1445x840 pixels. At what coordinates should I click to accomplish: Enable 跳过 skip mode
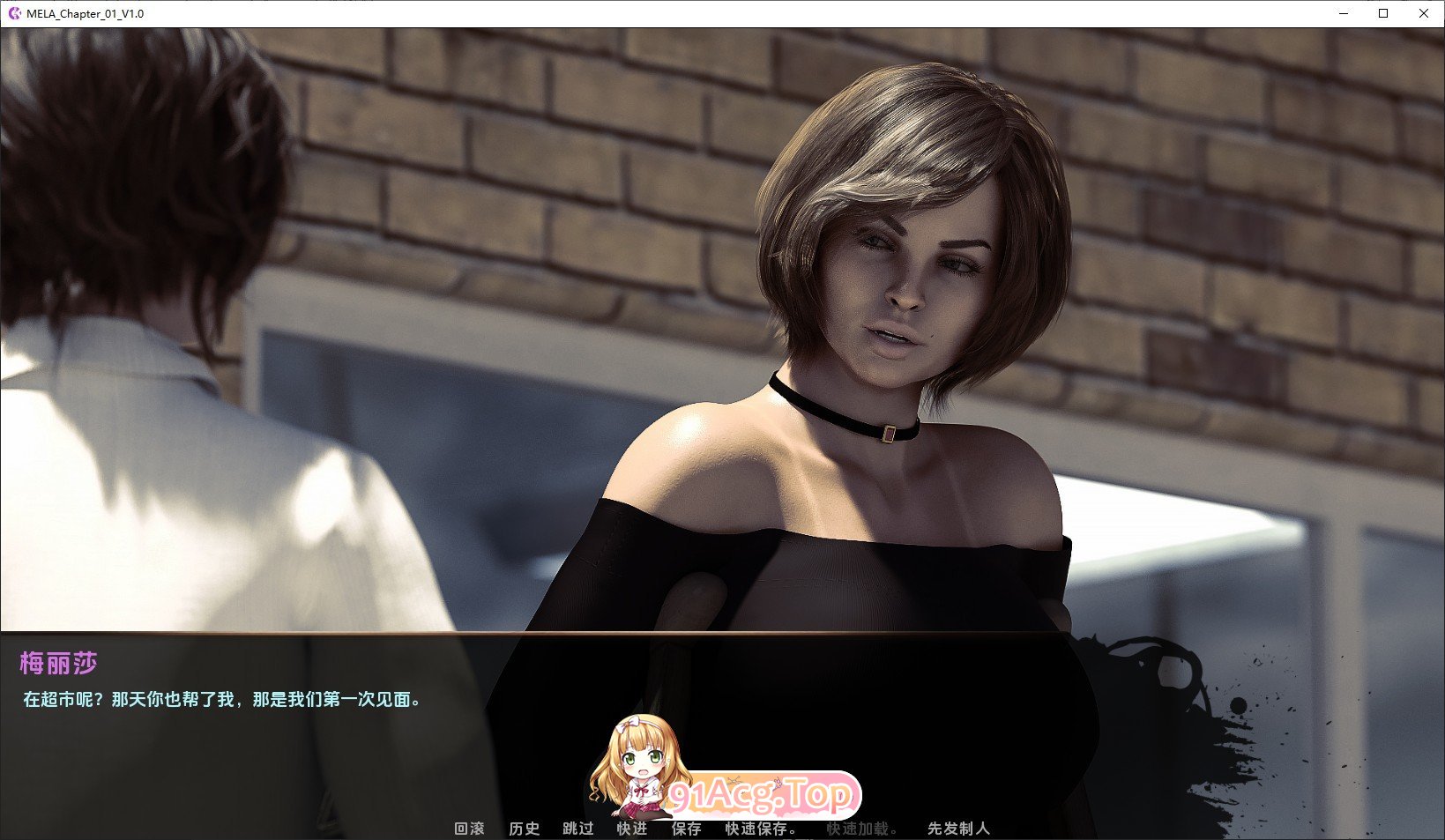coord(577,829)
